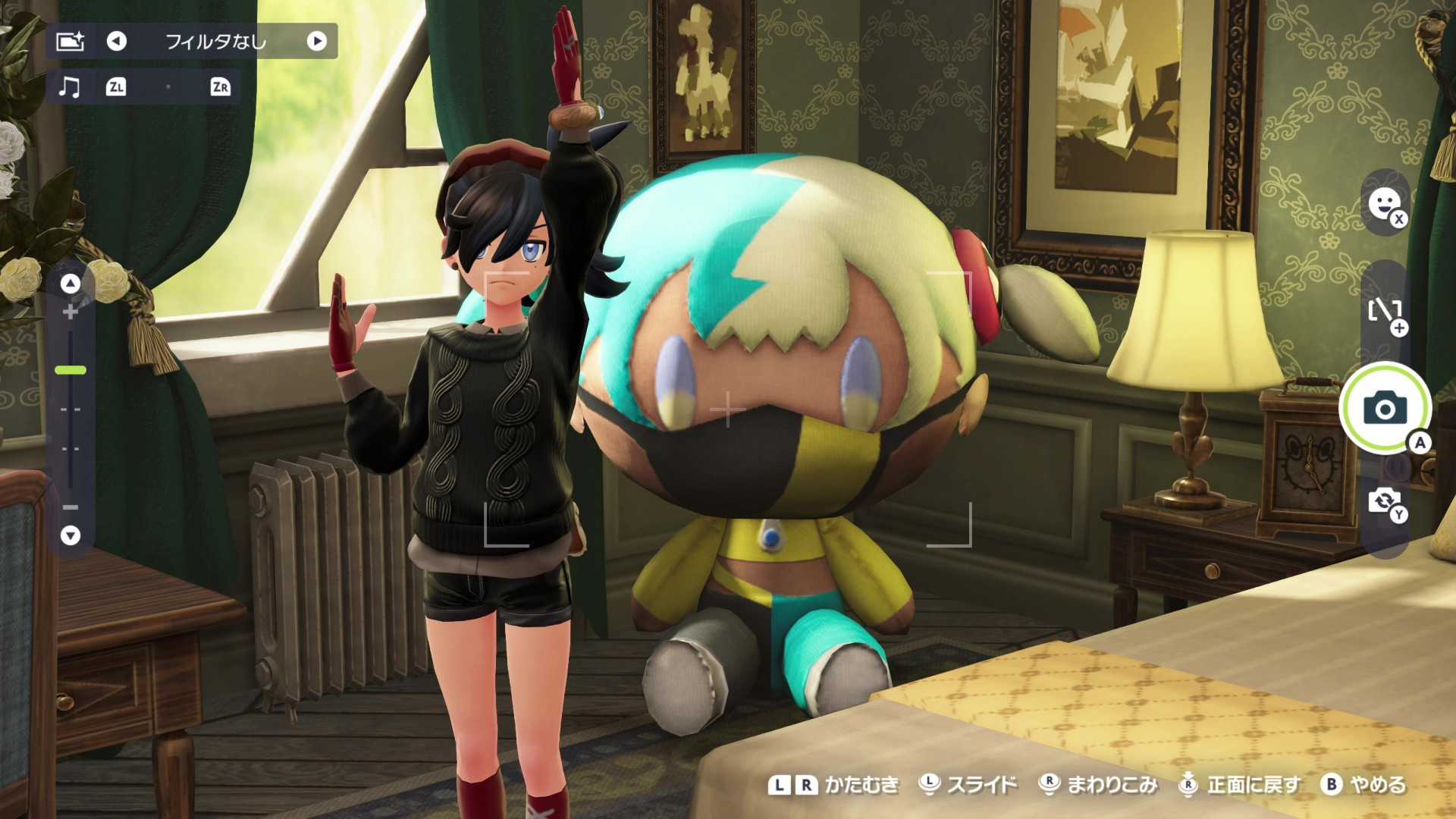Select the music note icon

[x=69, y=87]
